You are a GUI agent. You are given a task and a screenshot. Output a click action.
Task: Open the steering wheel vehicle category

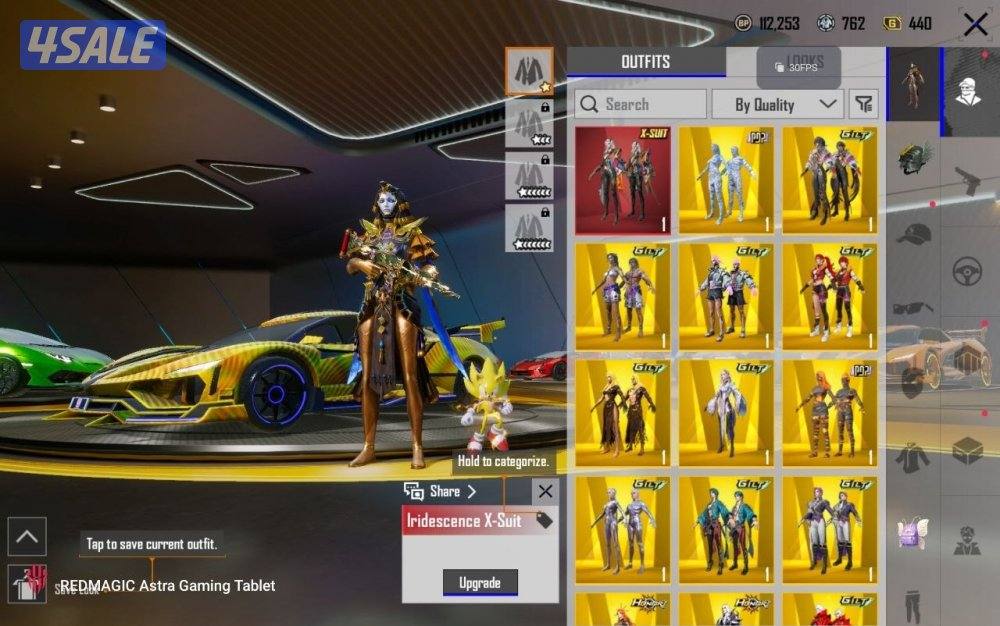pyautogui.click(x=965, y=270)
